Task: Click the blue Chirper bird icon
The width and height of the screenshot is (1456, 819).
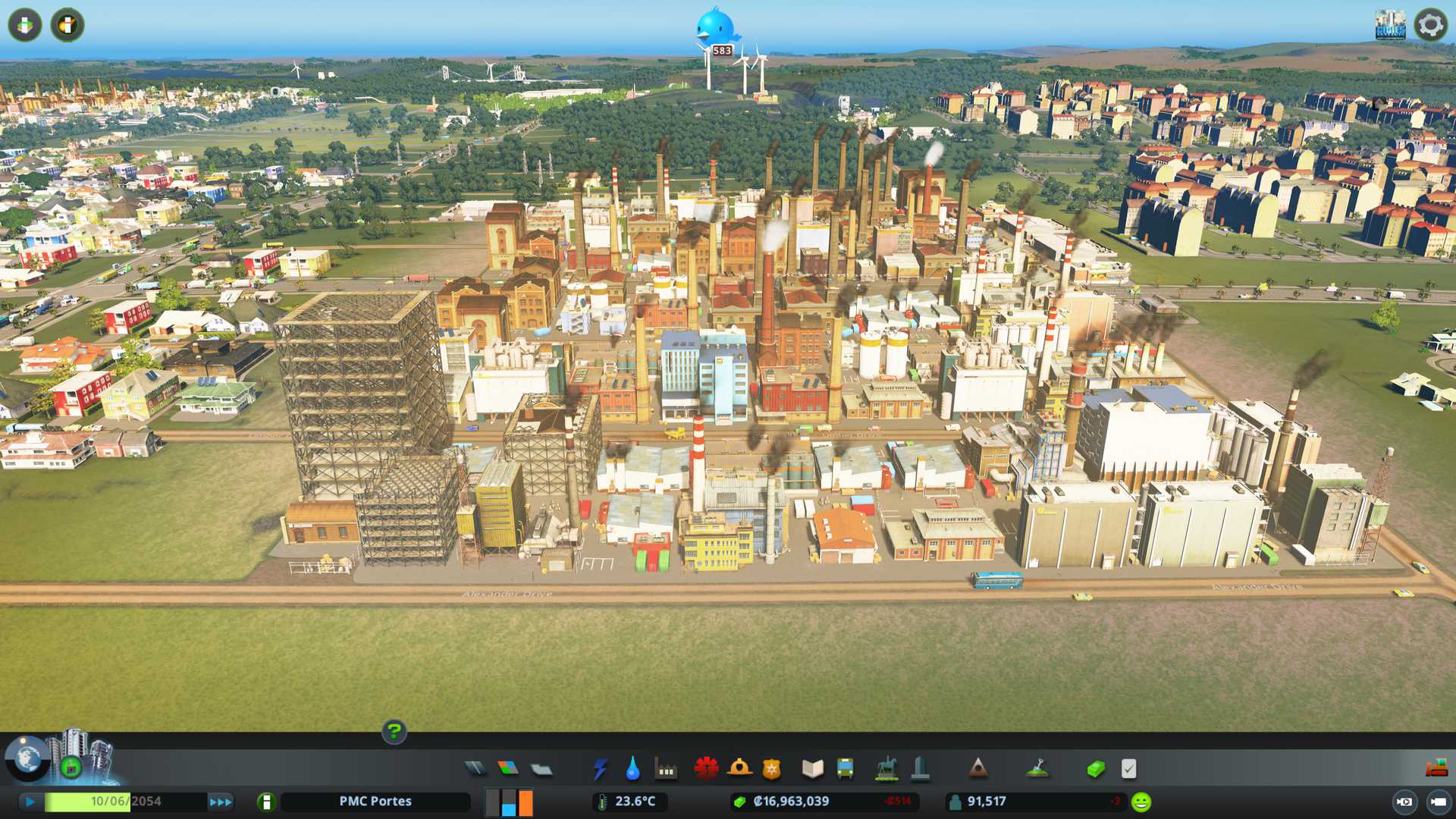Action: (715, 27)
